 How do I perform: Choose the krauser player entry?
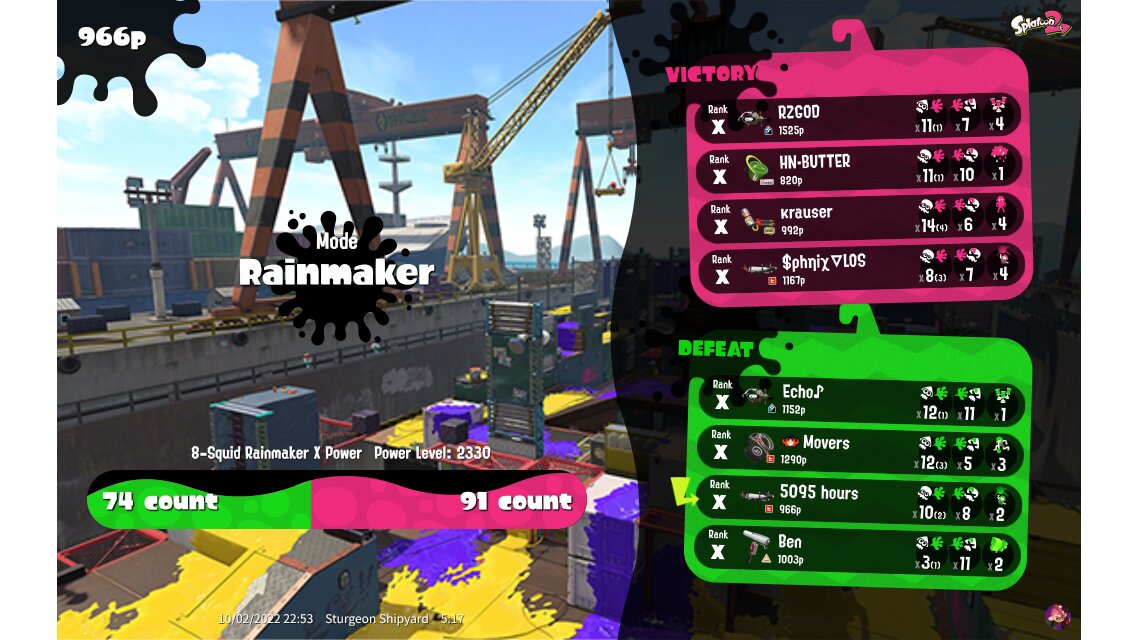click(x=860, y=219)
